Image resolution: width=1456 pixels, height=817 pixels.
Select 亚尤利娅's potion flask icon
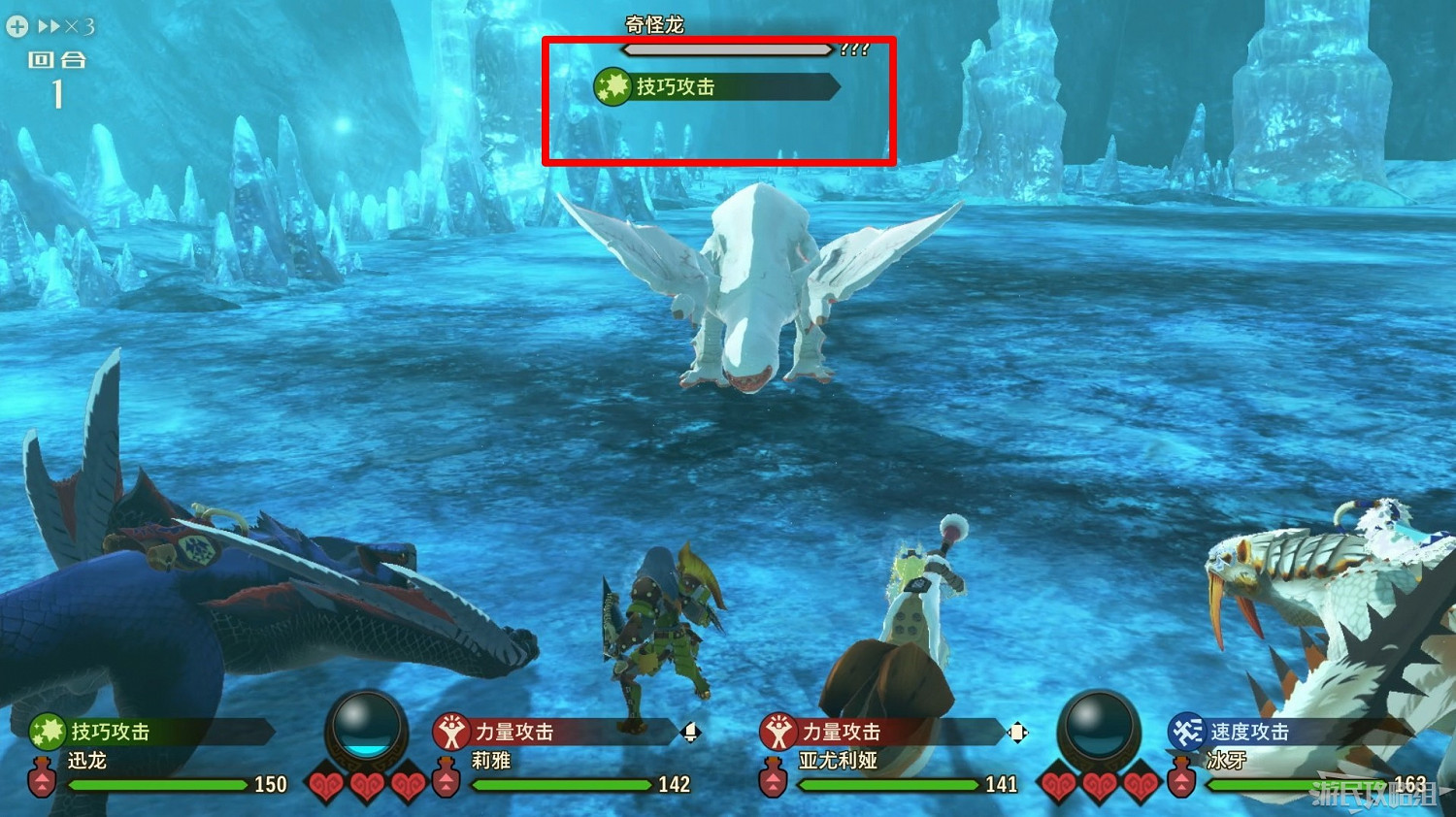[x=773, y=777]
